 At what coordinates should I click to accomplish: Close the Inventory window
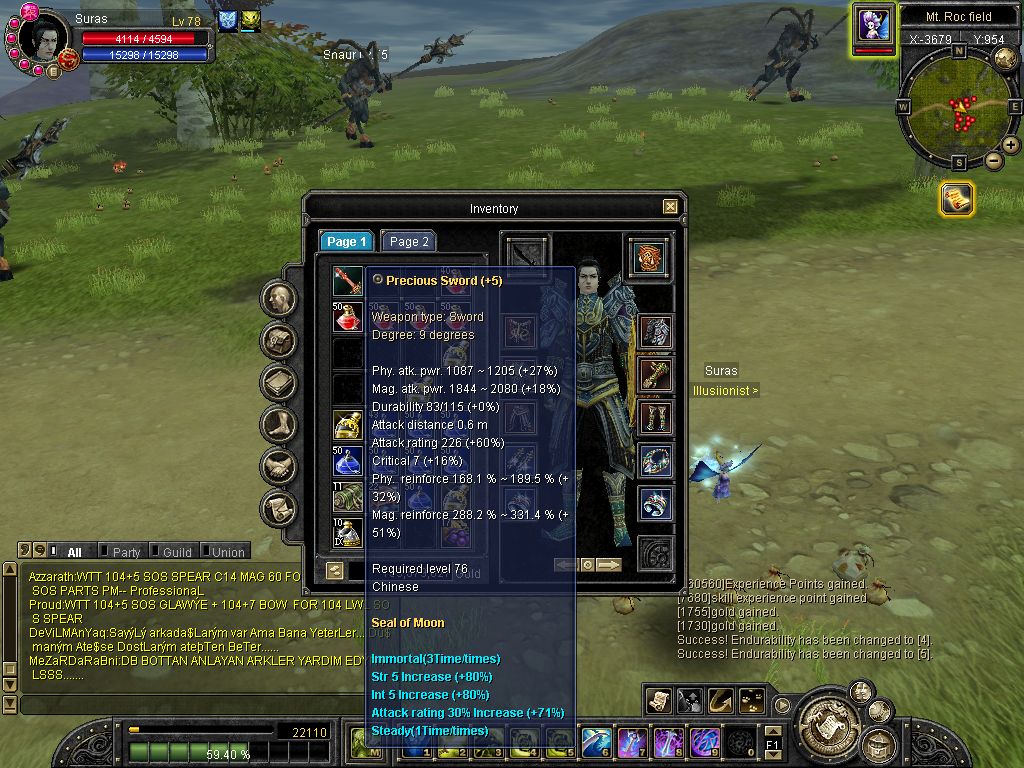pos(669,207)
